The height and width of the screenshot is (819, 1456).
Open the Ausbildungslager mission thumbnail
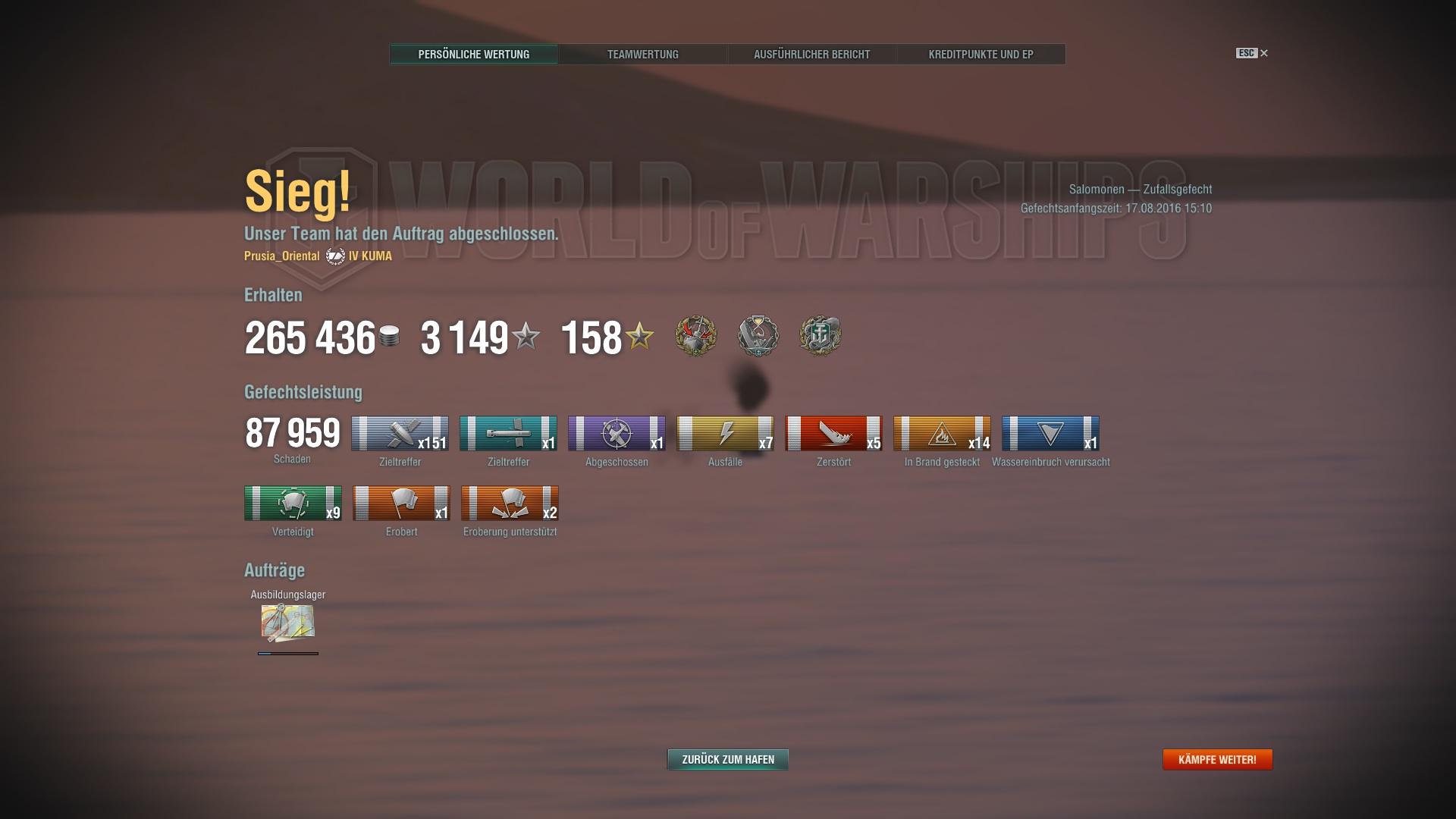(x=287, y=624)
